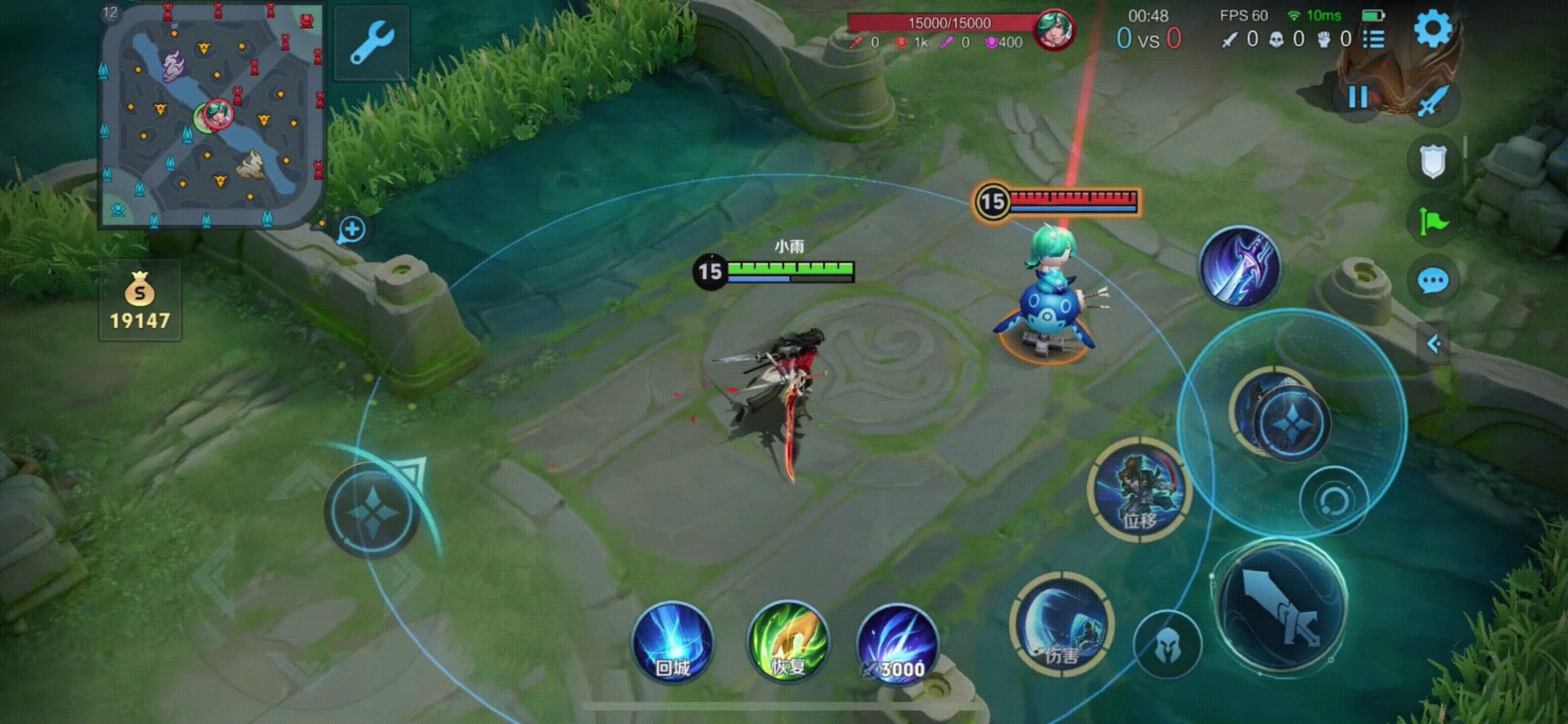Use the 恢复 restore ability
This screenshot has height=724, width=1568.
788,642
